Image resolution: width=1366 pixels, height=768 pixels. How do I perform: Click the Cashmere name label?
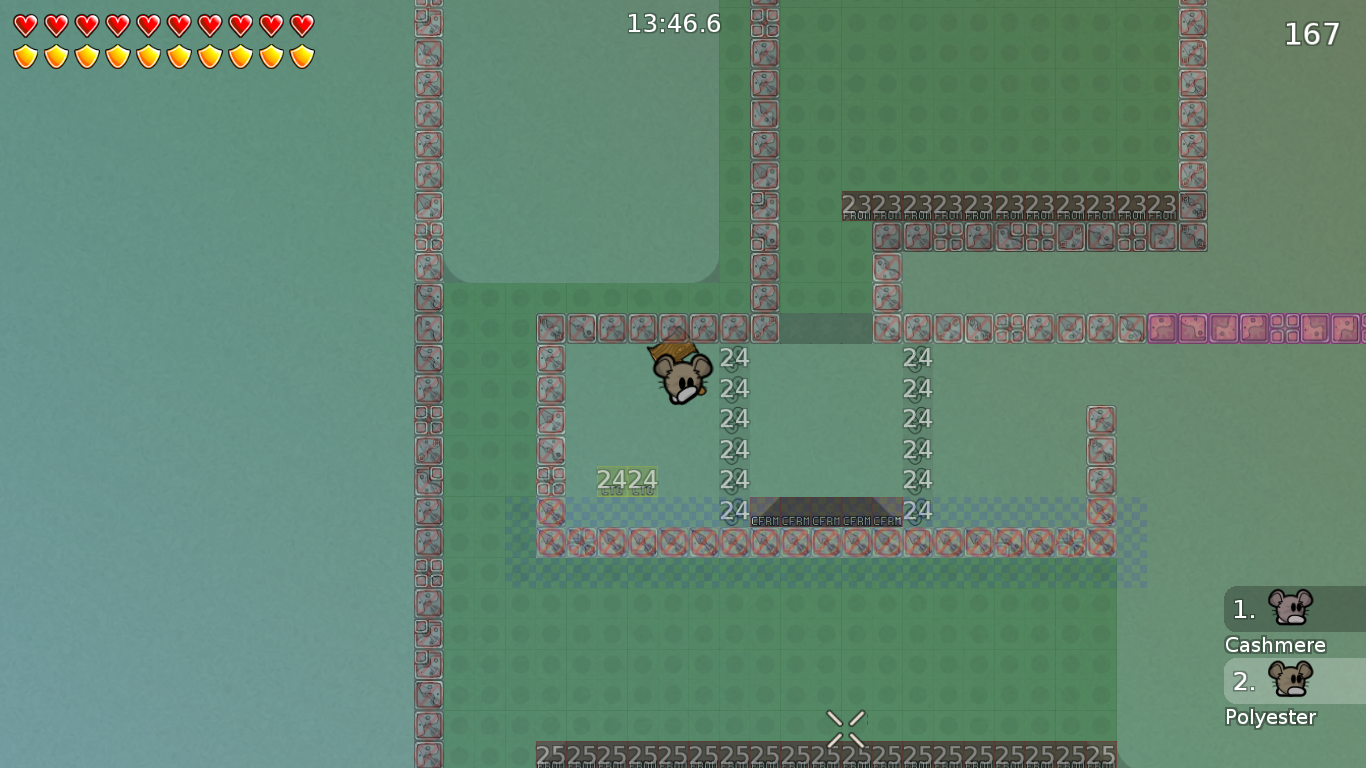pos(1275,645)
